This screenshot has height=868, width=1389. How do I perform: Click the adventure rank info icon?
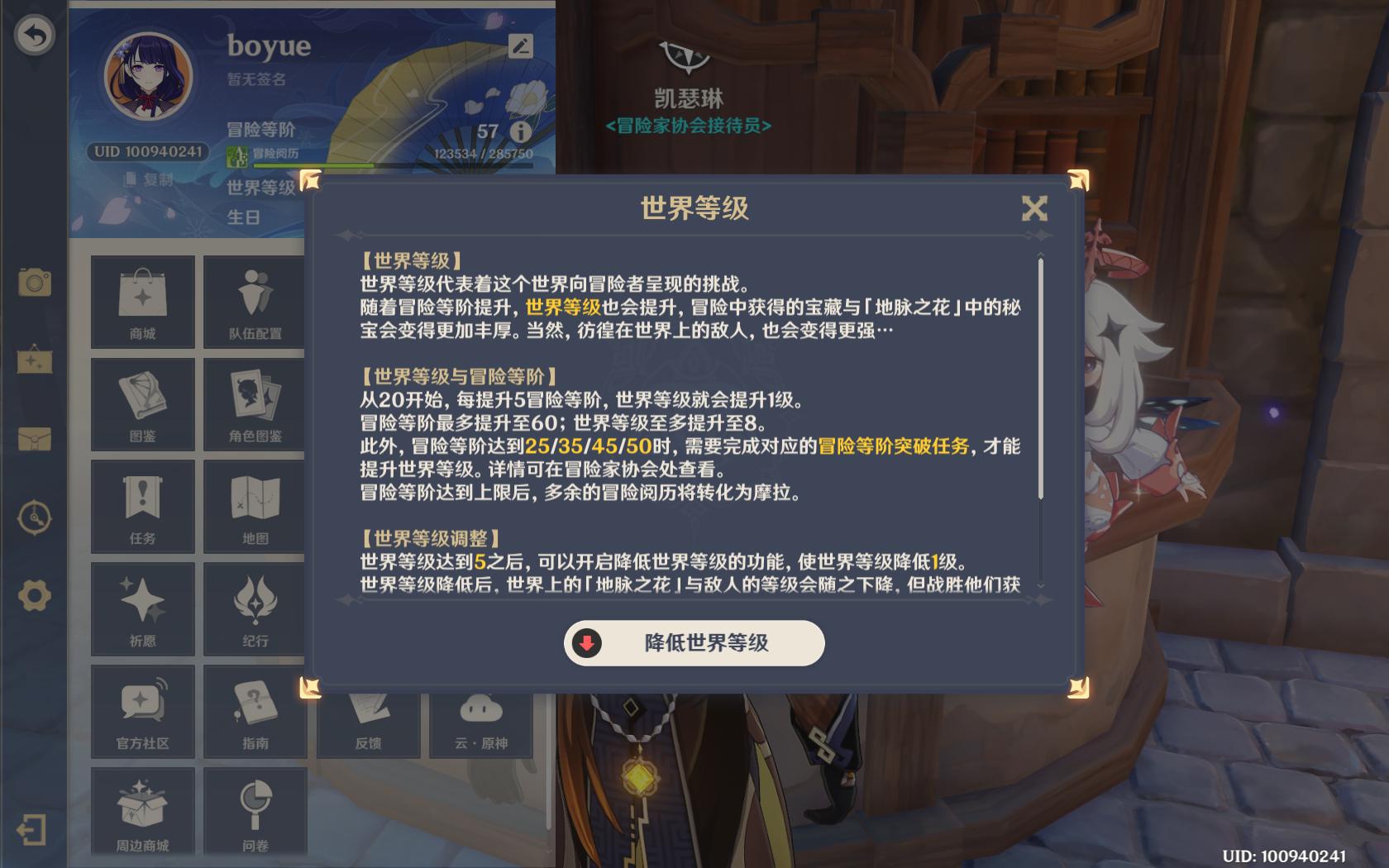tap(519, 132)
